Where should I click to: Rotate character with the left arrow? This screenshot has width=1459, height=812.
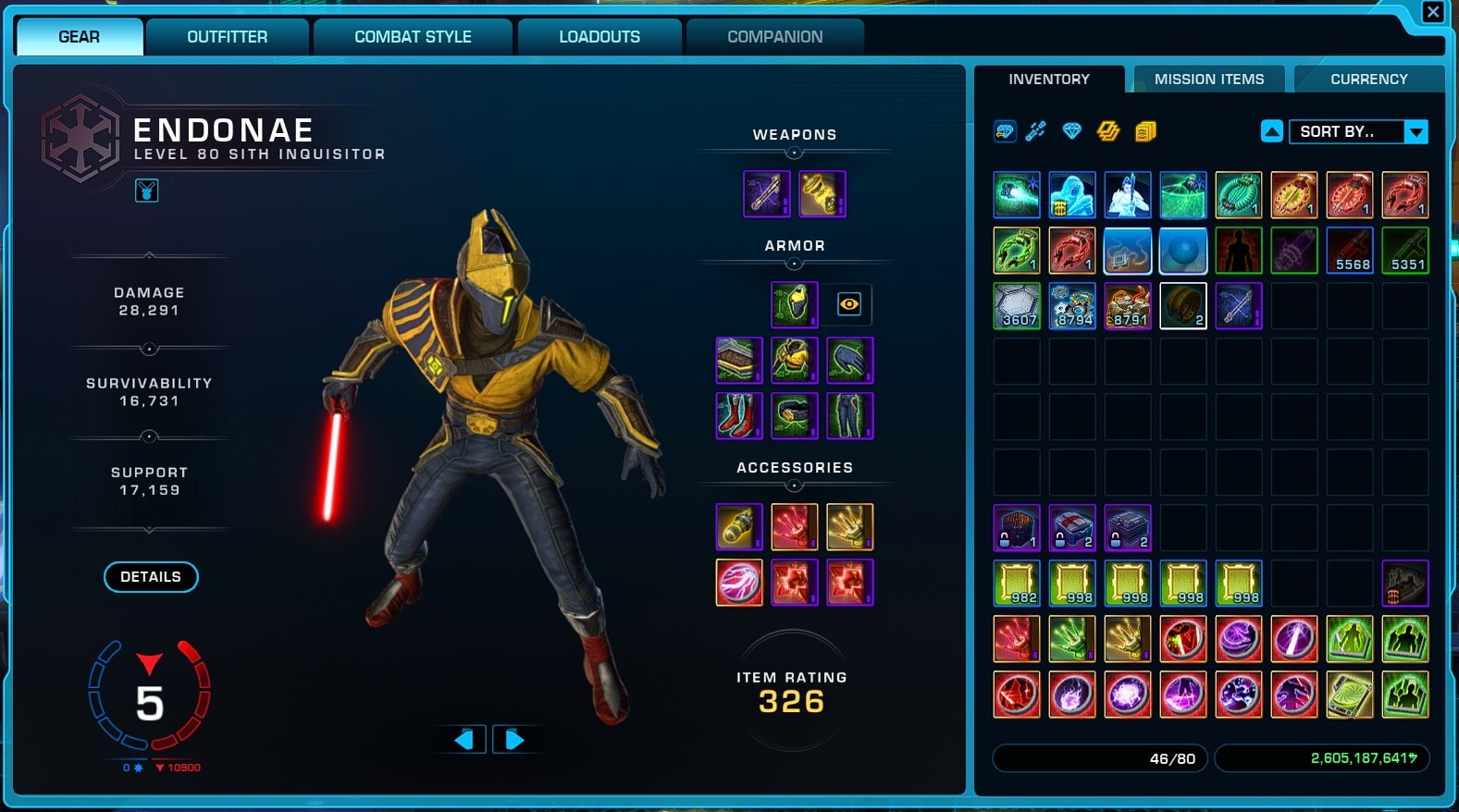[464, 739]
